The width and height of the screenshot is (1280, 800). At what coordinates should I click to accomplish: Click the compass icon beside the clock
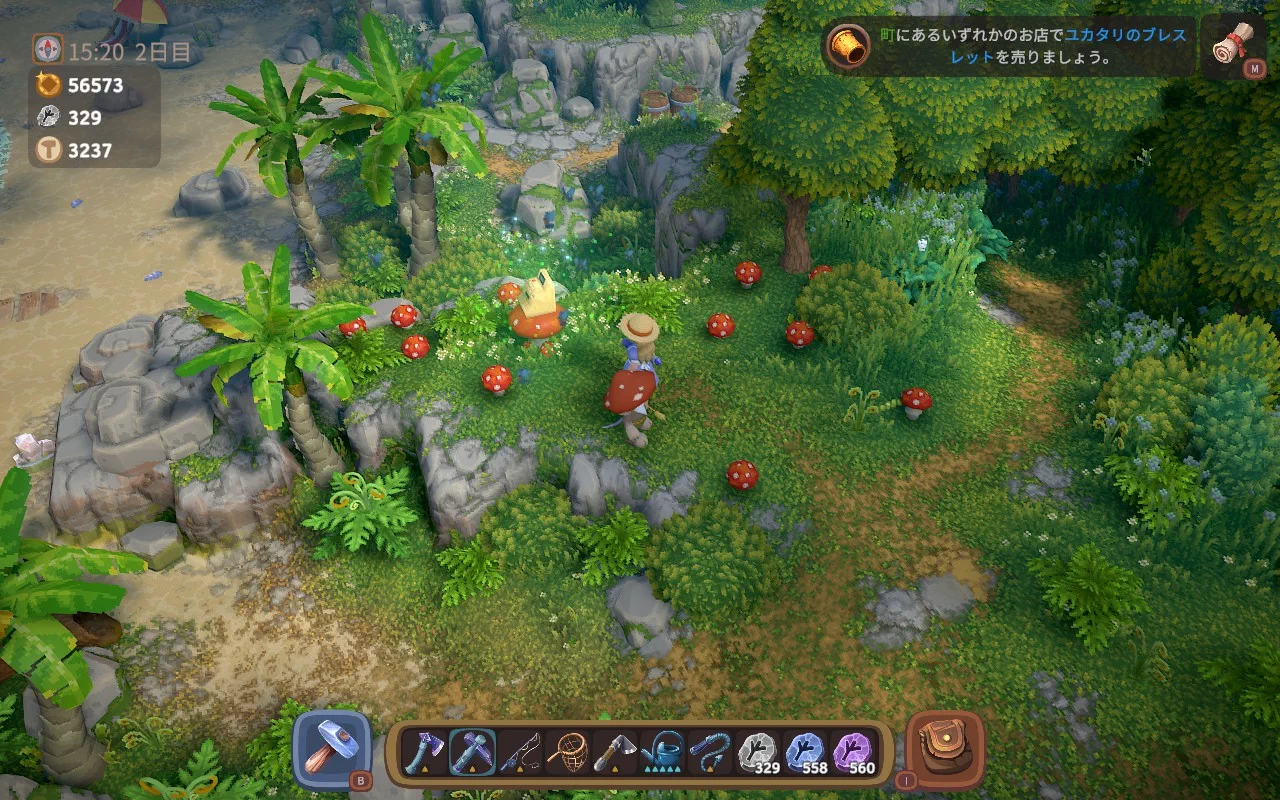[47, 49]
